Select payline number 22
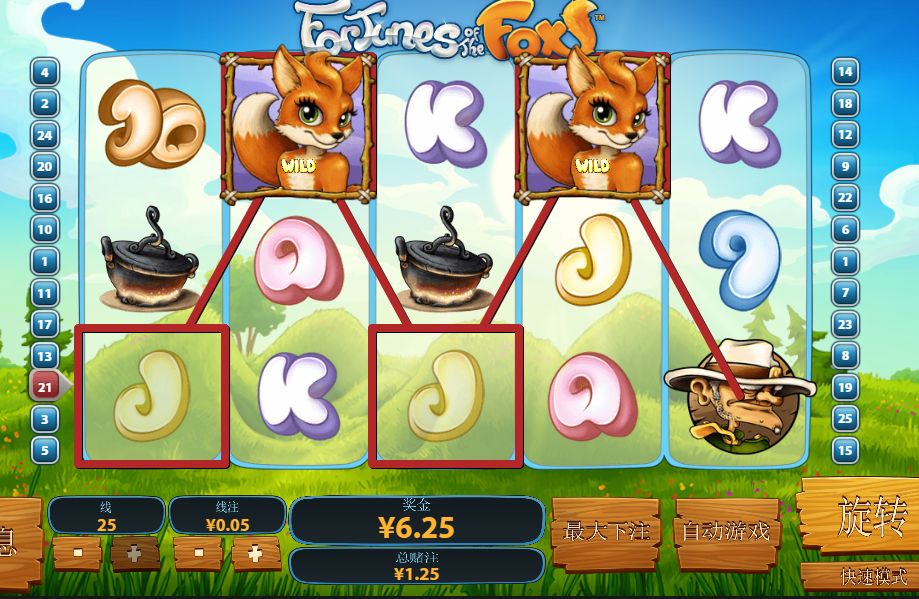 (x=845, y=198)
